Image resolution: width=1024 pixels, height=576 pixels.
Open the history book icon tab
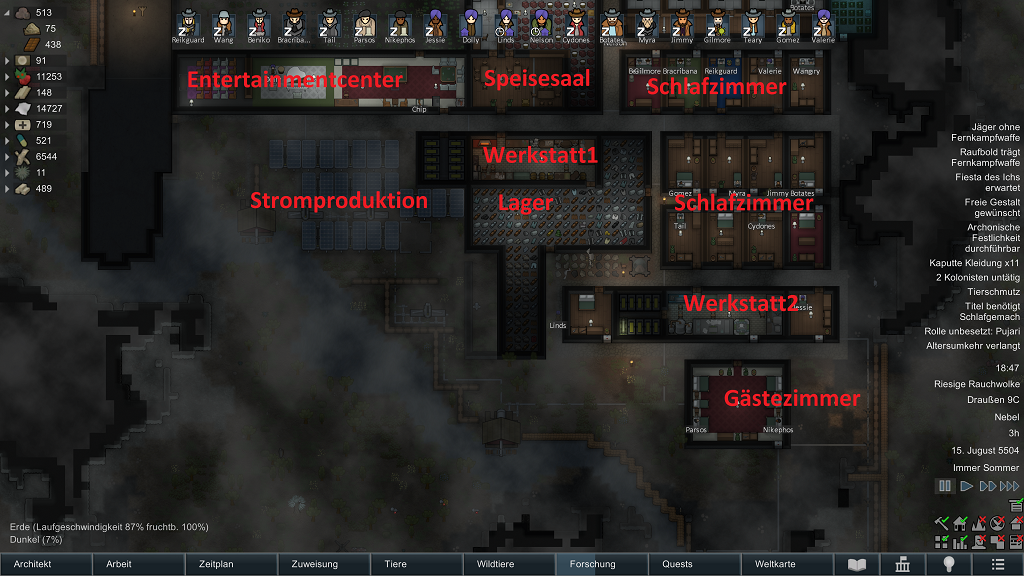(x=857, y=564)
